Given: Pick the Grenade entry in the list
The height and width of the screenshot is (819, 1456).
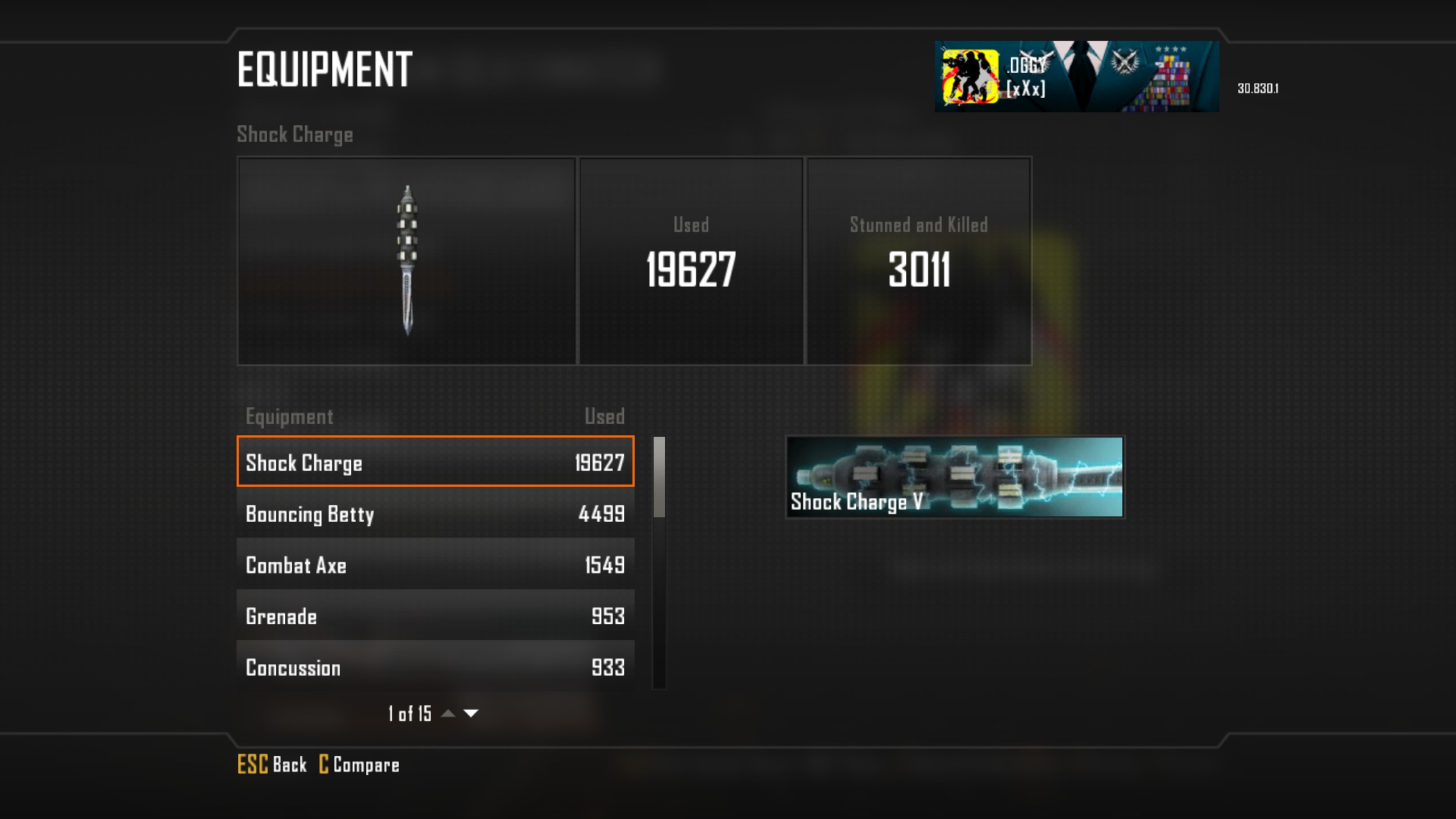Looking at the screenshot, I should tap(435, 616).
